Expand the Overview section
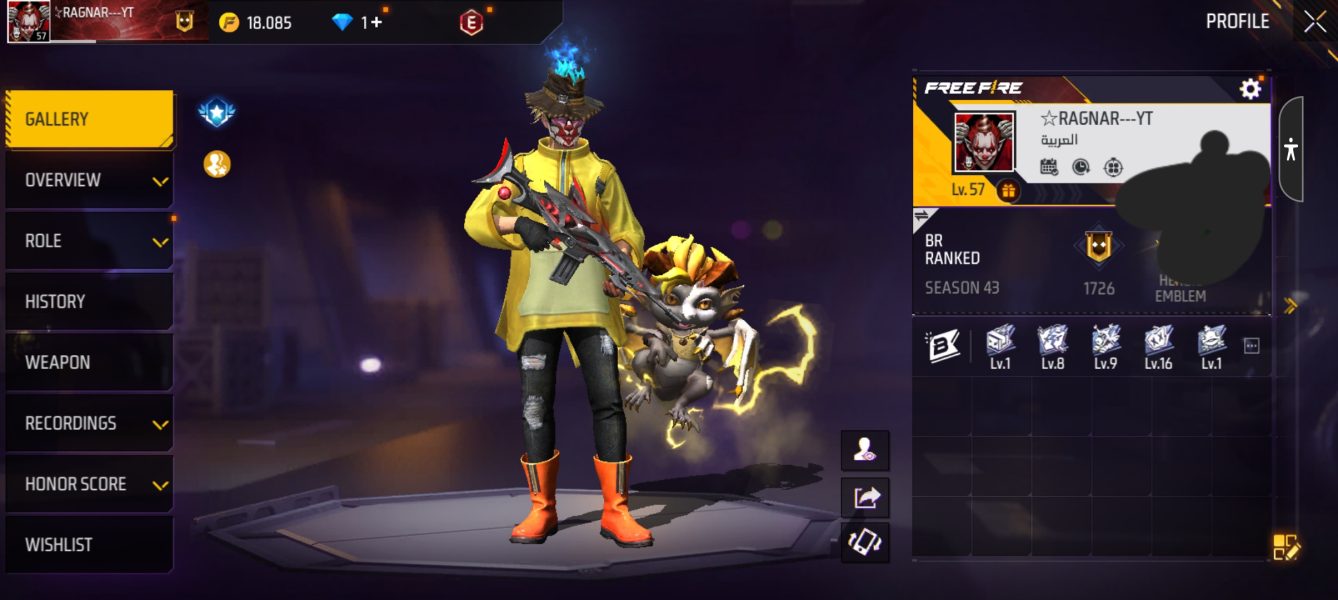The image size is (1338, 600). (89, 180)
